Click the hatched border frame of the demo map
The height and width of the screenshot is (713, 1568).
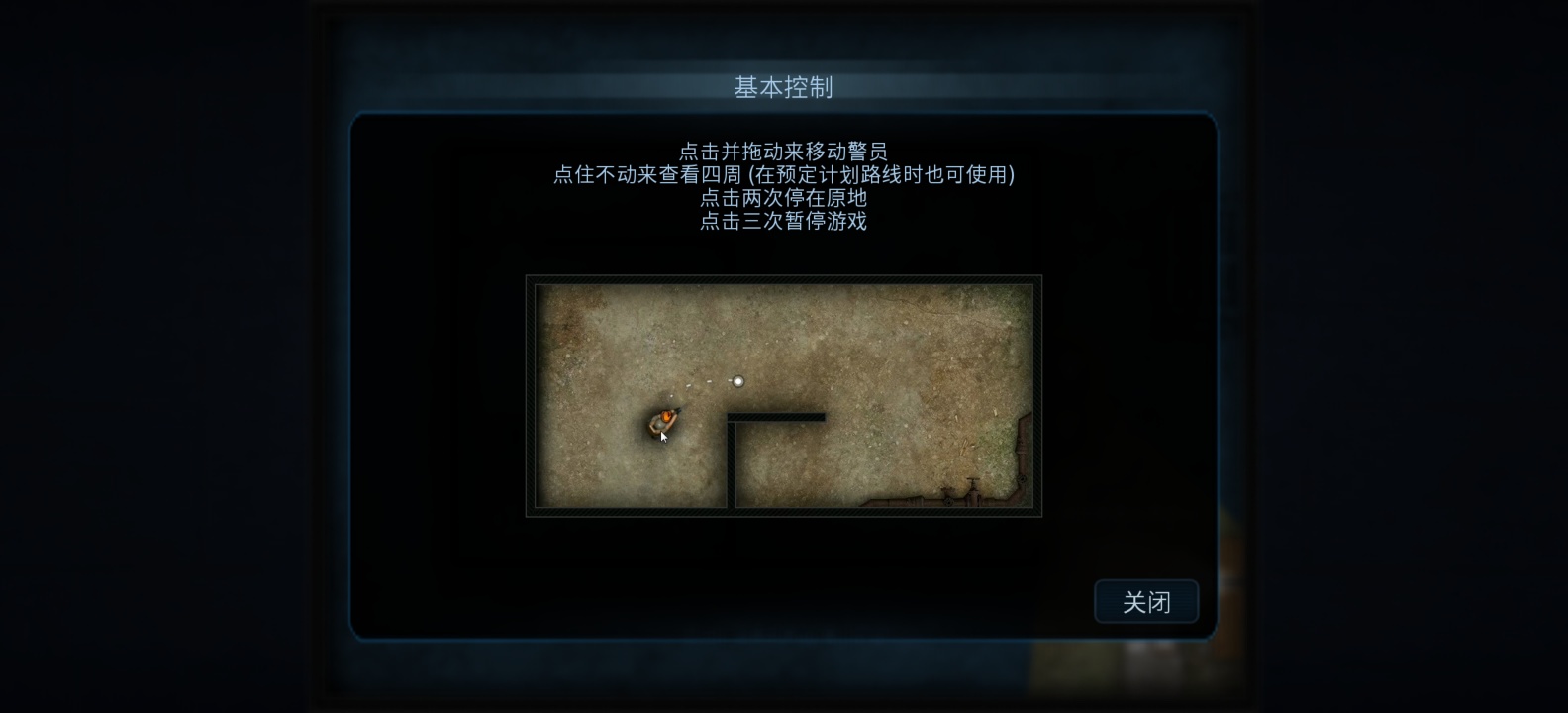coord(782,281)
